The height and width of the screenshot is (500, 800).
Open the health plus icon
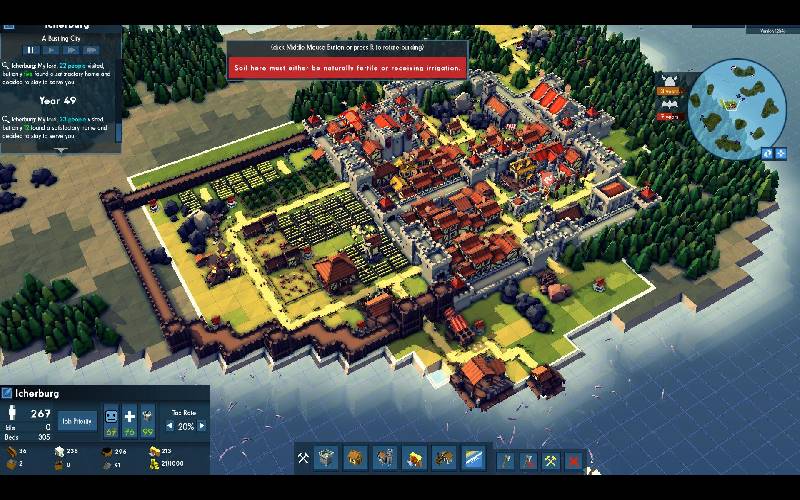(129, 416)
